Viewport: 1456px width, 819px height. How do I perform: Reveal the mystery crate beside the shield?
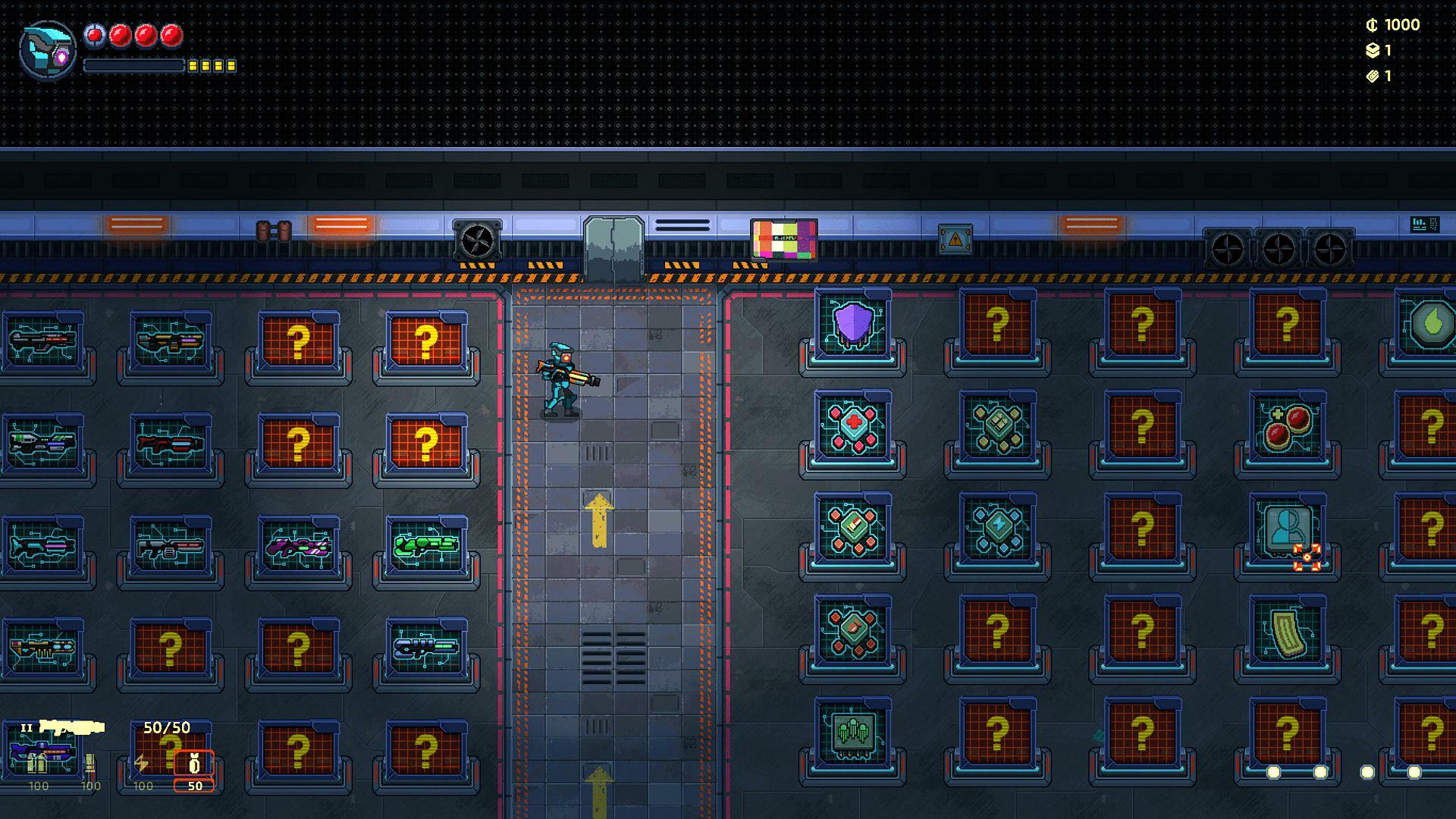tap(997, 325)
